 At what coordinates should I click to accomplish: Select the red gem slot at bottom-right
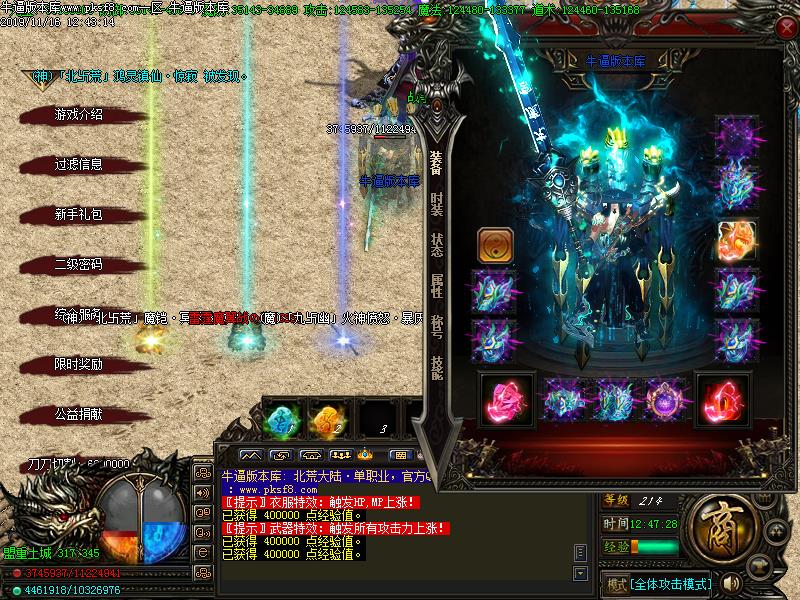point(720,399)
